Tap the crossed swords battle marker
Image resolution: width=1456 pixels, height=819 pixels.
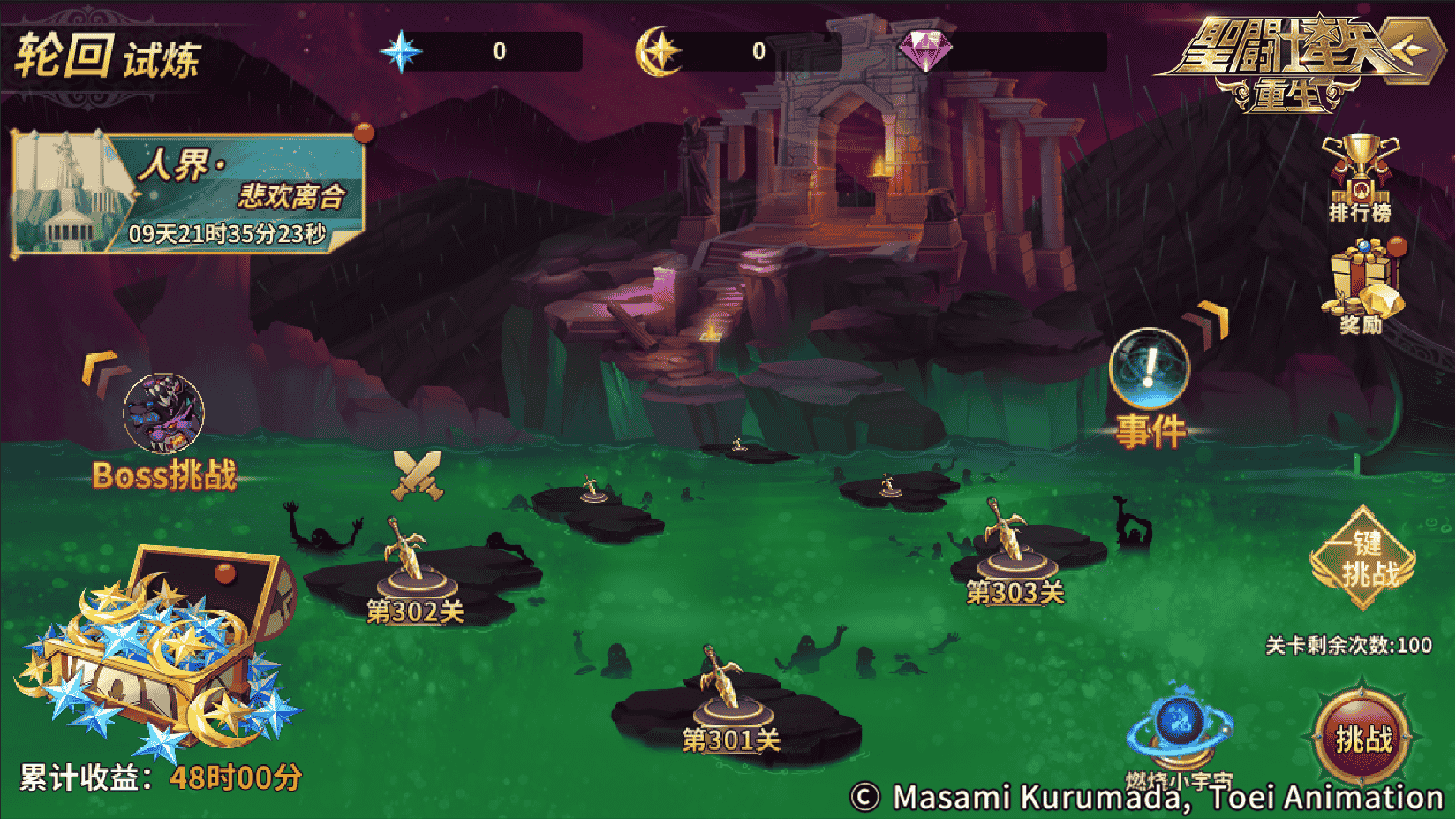417,474
